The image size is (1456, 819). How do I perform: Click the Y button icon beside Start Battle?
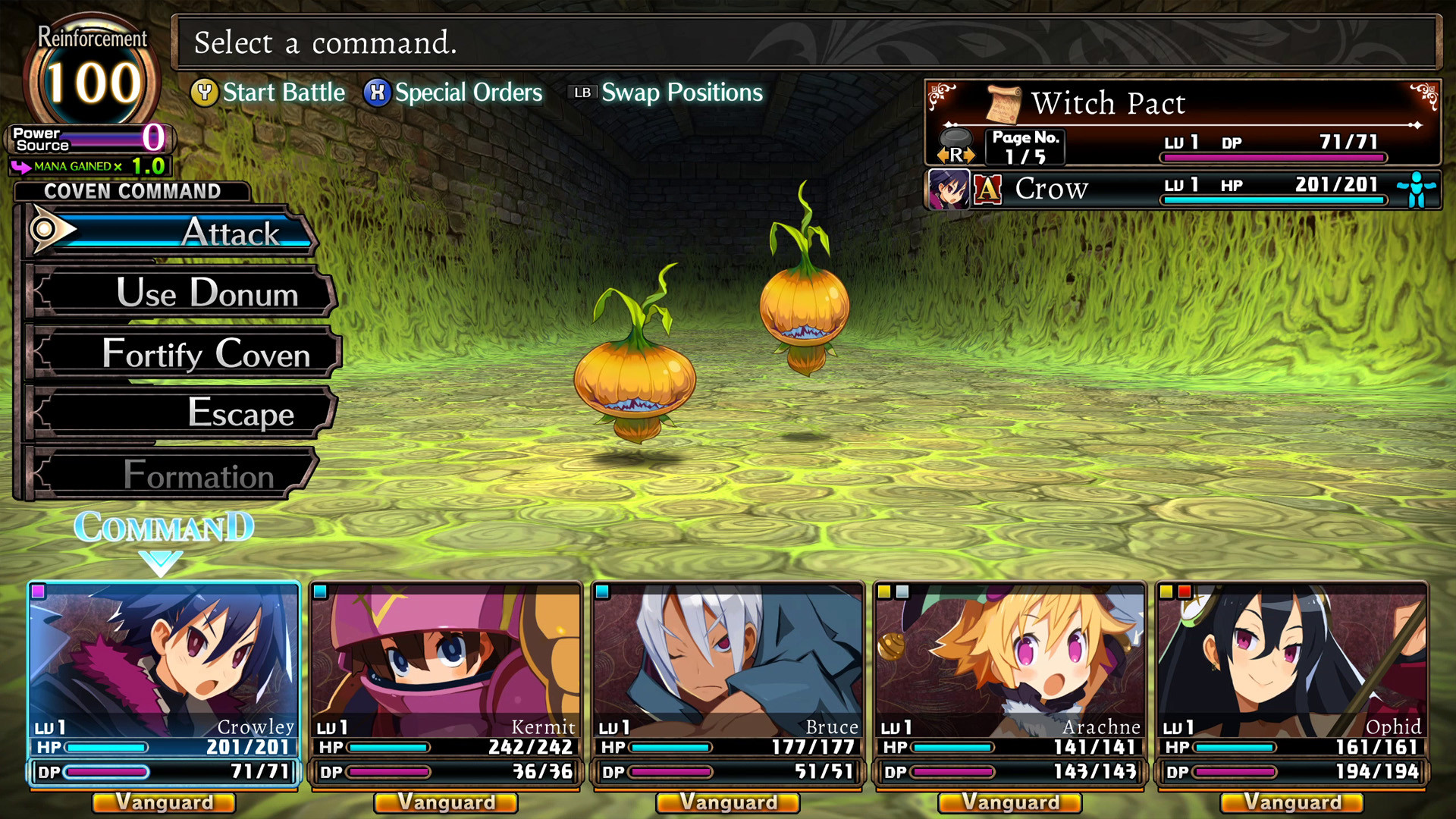tap(205, 93)
